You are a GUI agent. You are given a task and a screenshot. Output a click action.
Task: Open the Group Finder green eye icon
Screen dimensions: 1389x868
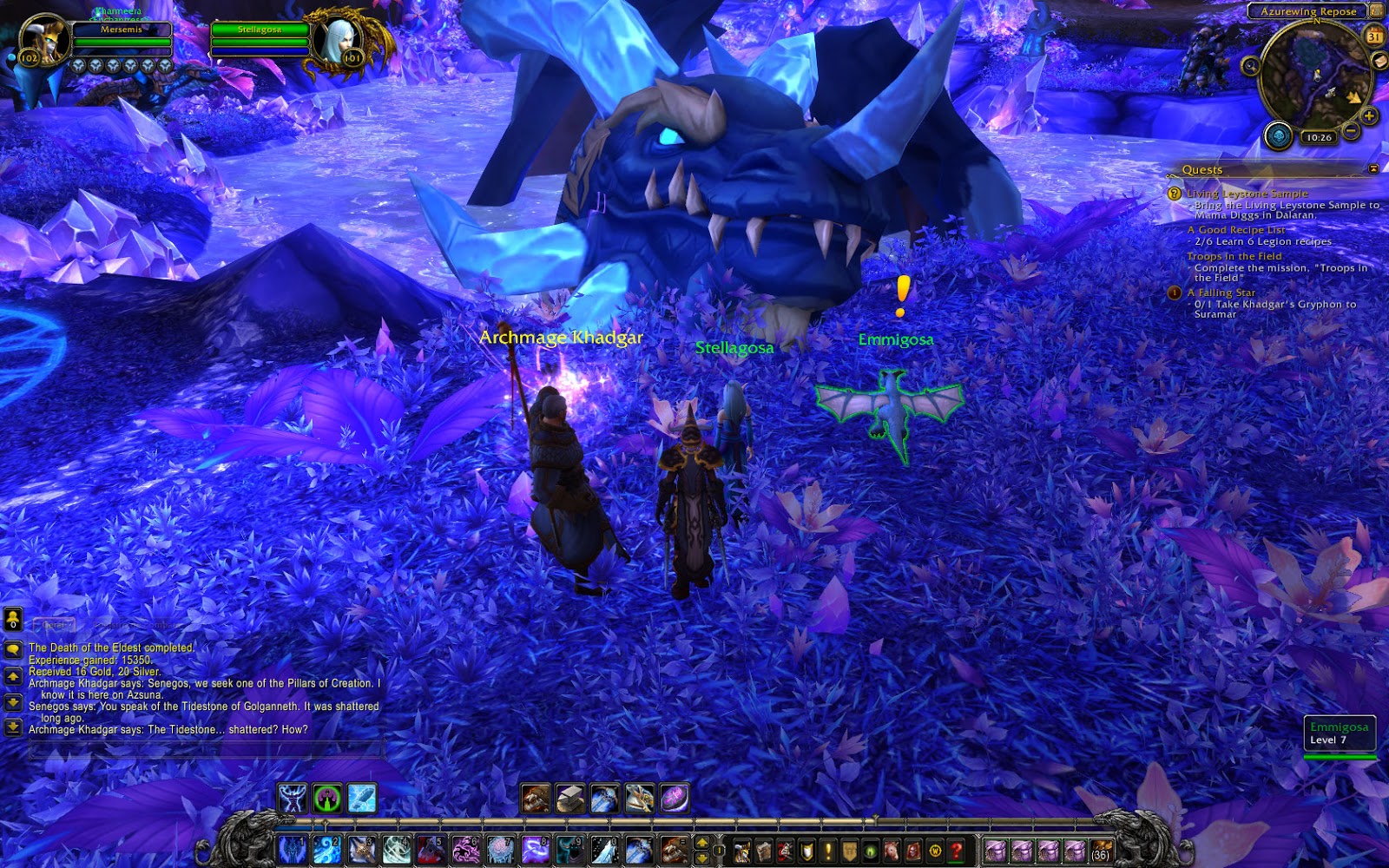(869, 852)
